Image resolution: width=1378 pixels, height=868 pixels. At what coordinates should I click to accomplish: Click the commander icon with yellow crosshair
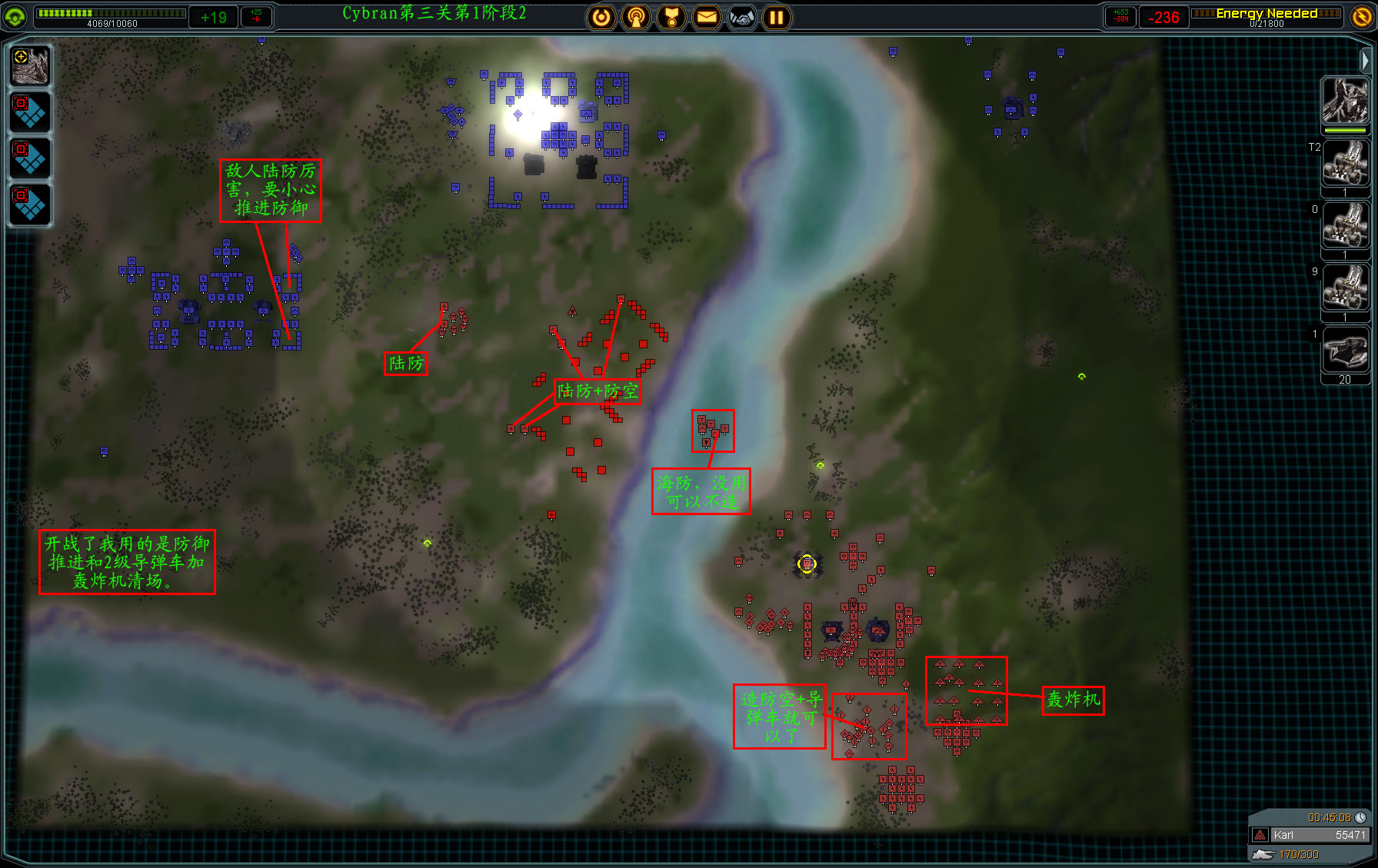(x=31, y=65)
